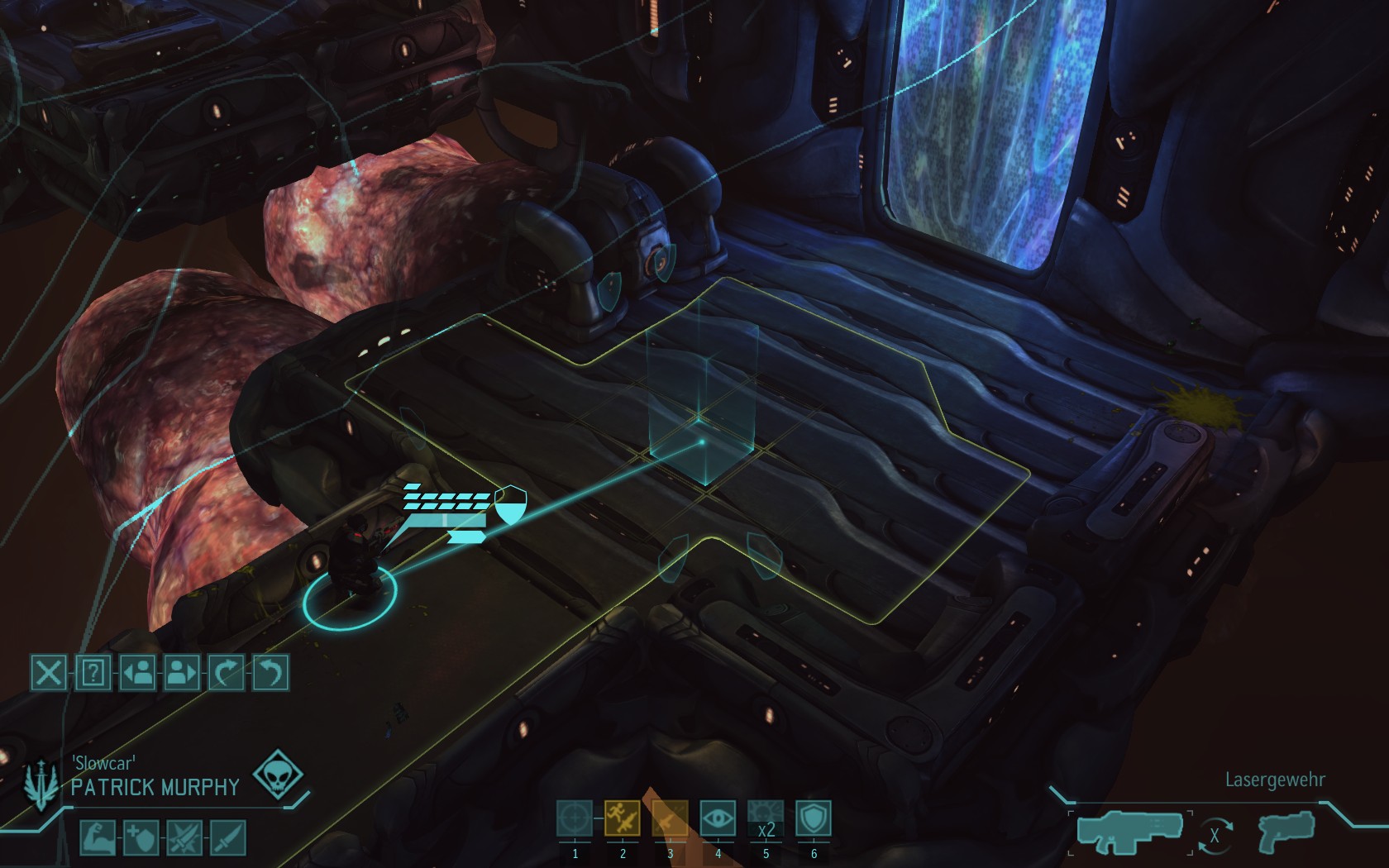Click the alien skull diamond icon
1389x868 pixels.
click(x=277, y=775)
